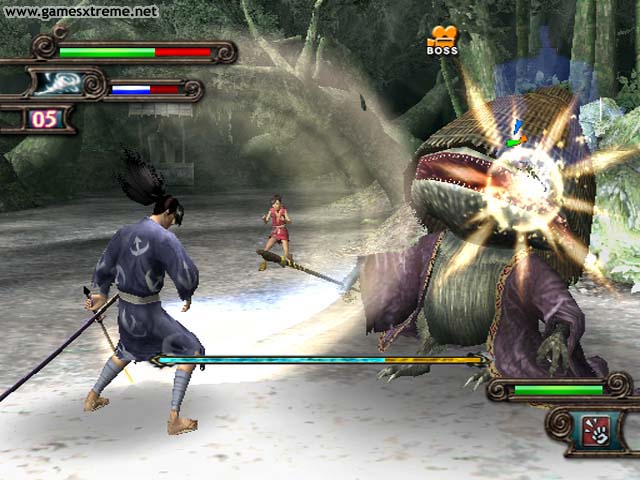Open the www.gamesxtreme.net watermark link
Image resolution: width=640 pixels, height=480 pixels.
click(82, 12)
